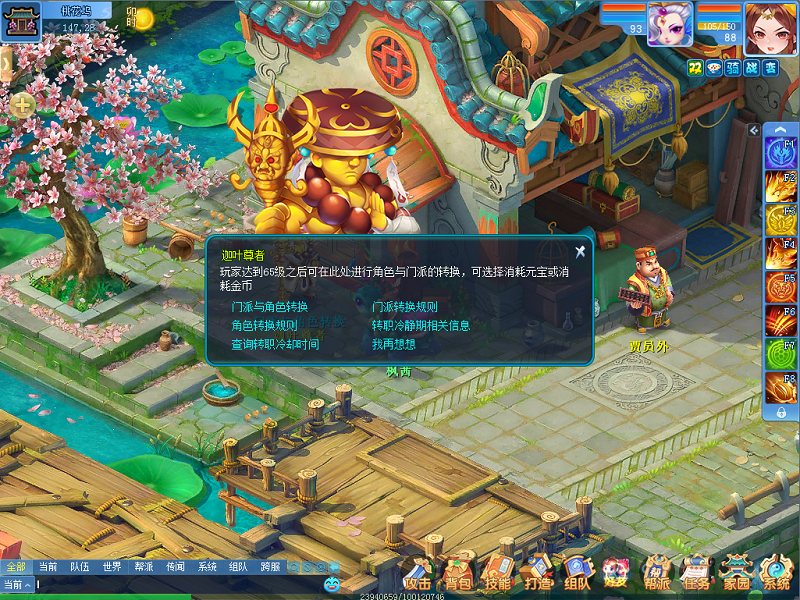Select the white-haired pet portrait
The width and height of the screenshot is (800, 600).
669,24
